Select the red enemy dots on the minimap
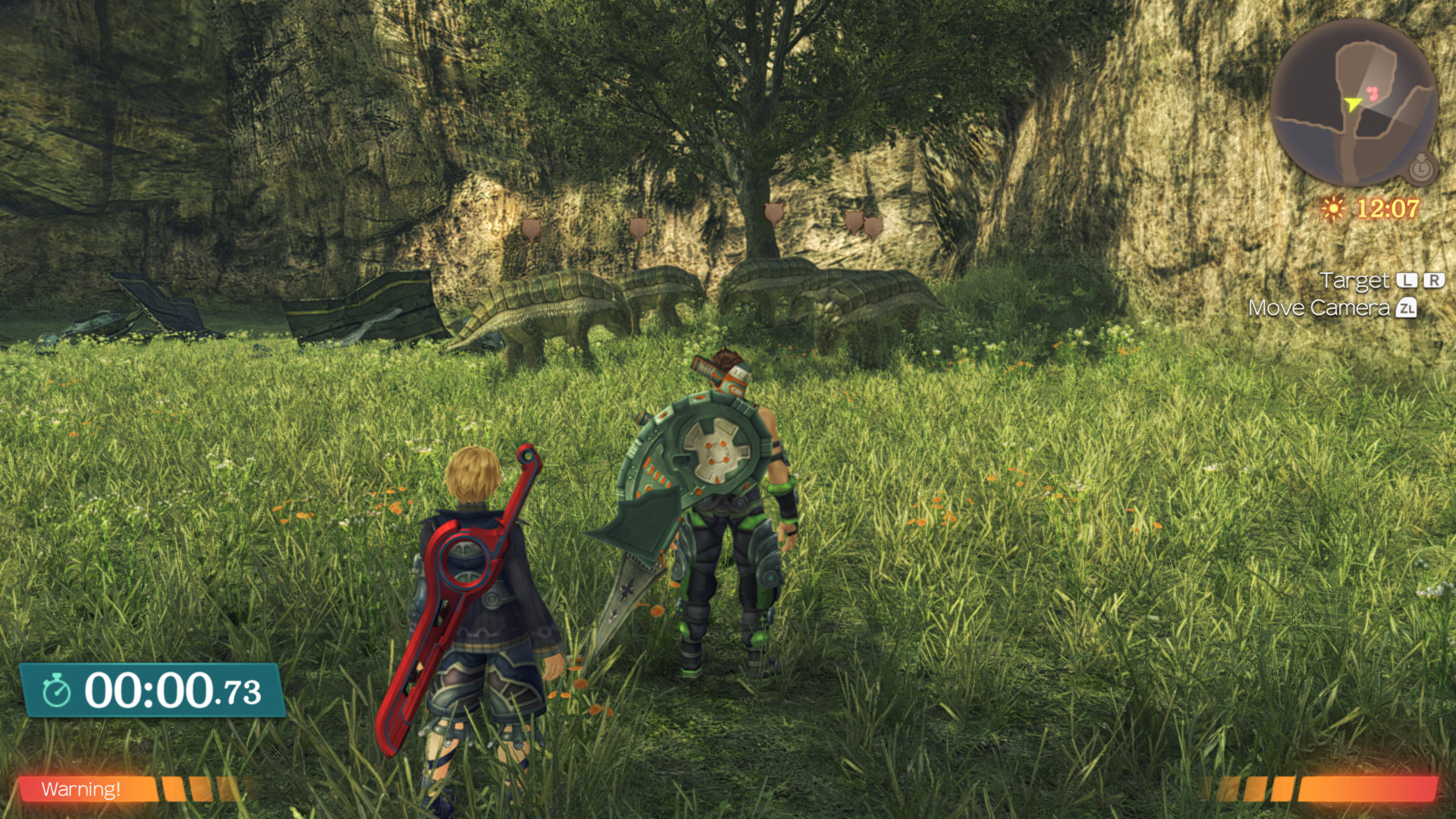This screenshot has width=1456, height=819. [x=1372, y=93]
